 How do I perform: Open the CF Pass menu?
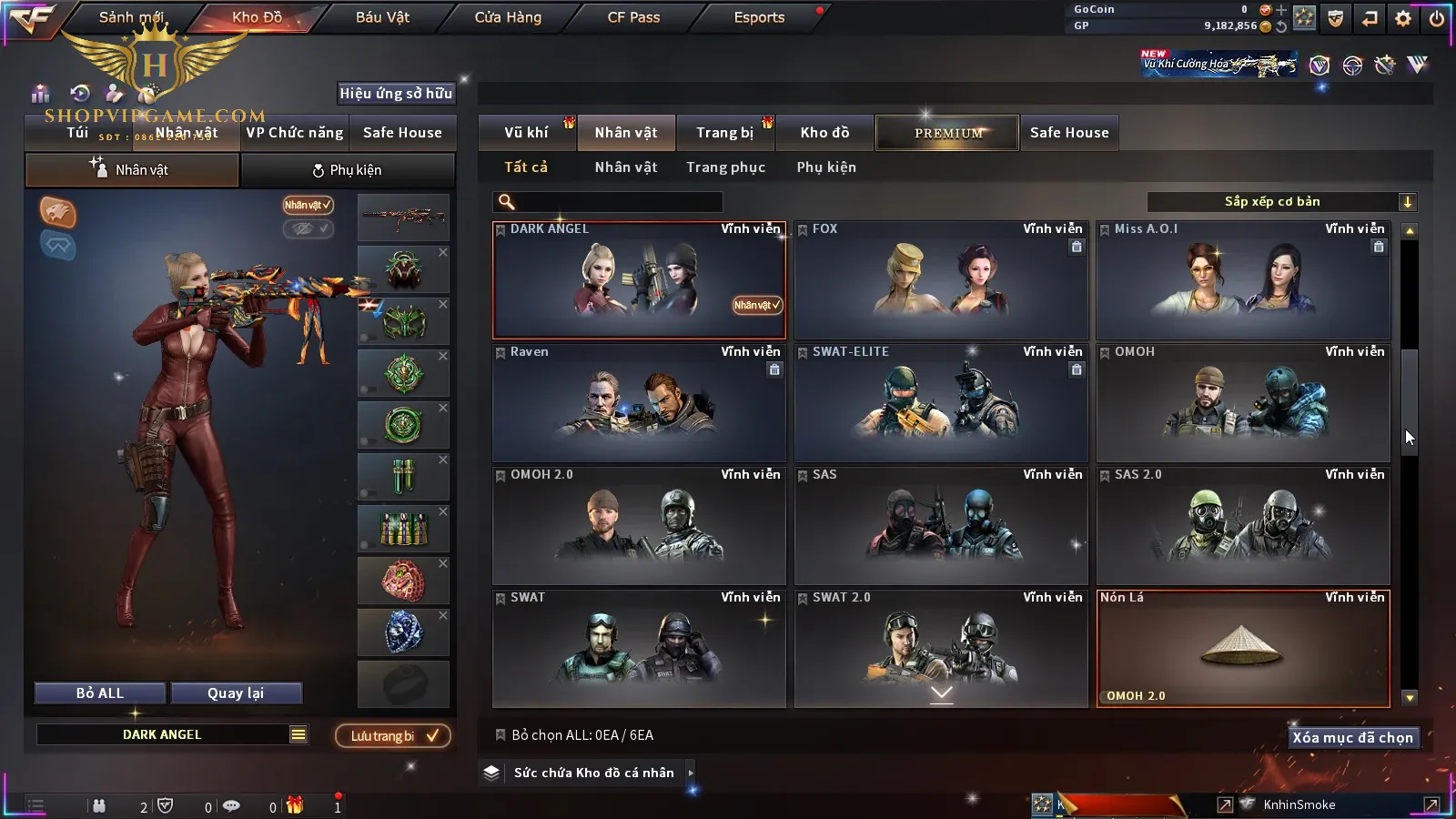pos(633,17)
